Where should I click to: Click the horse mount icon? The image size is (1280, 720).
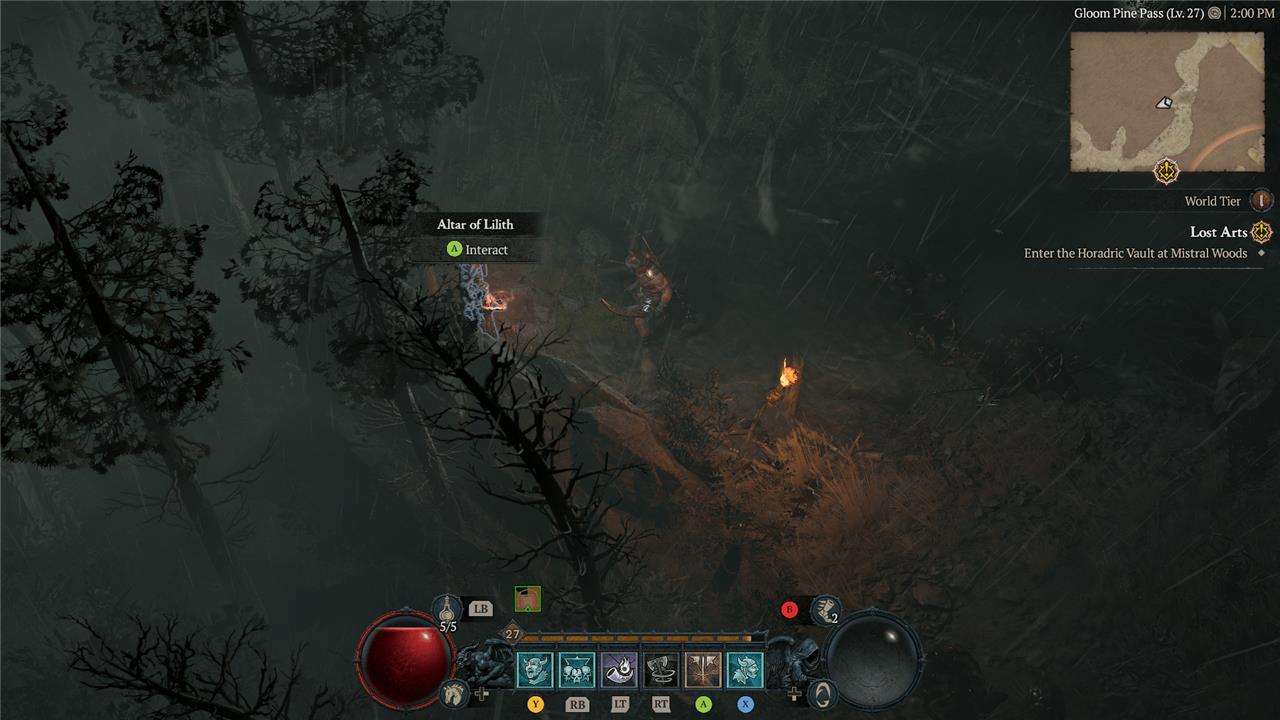pos(455,692)
